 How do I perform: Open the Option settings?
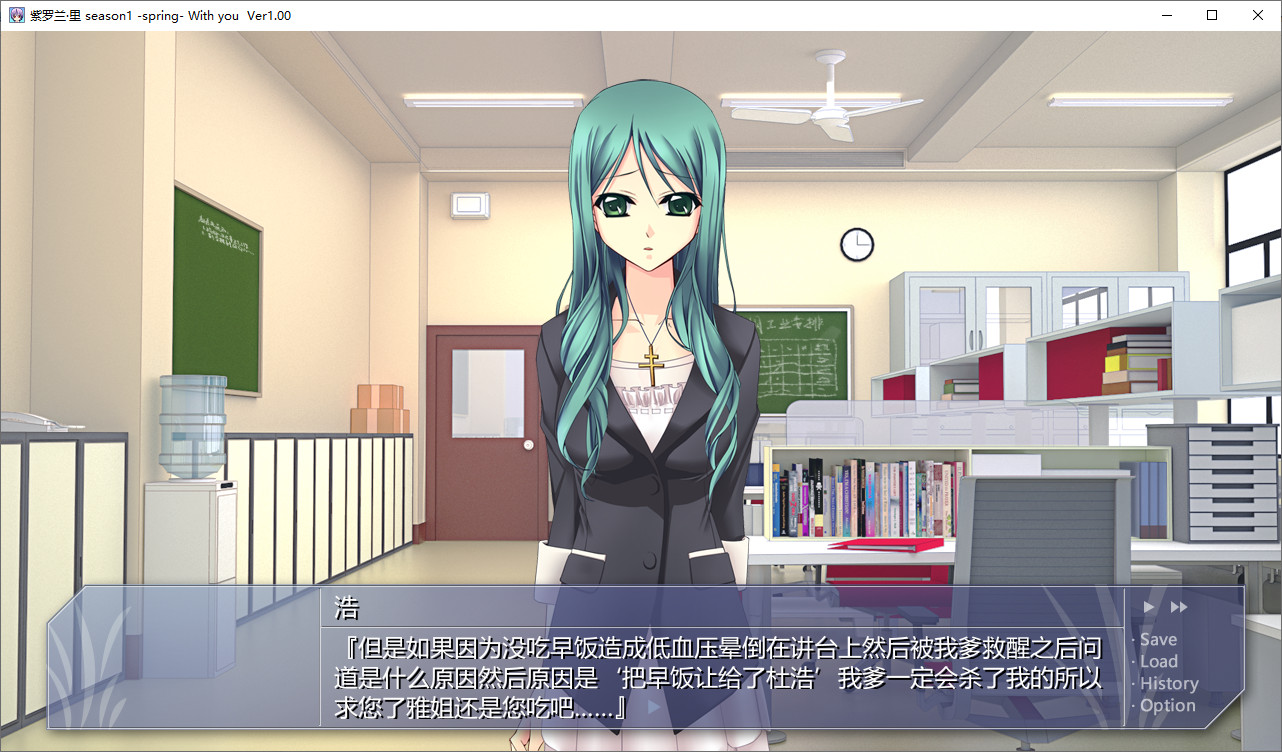tap(1167, 706)
